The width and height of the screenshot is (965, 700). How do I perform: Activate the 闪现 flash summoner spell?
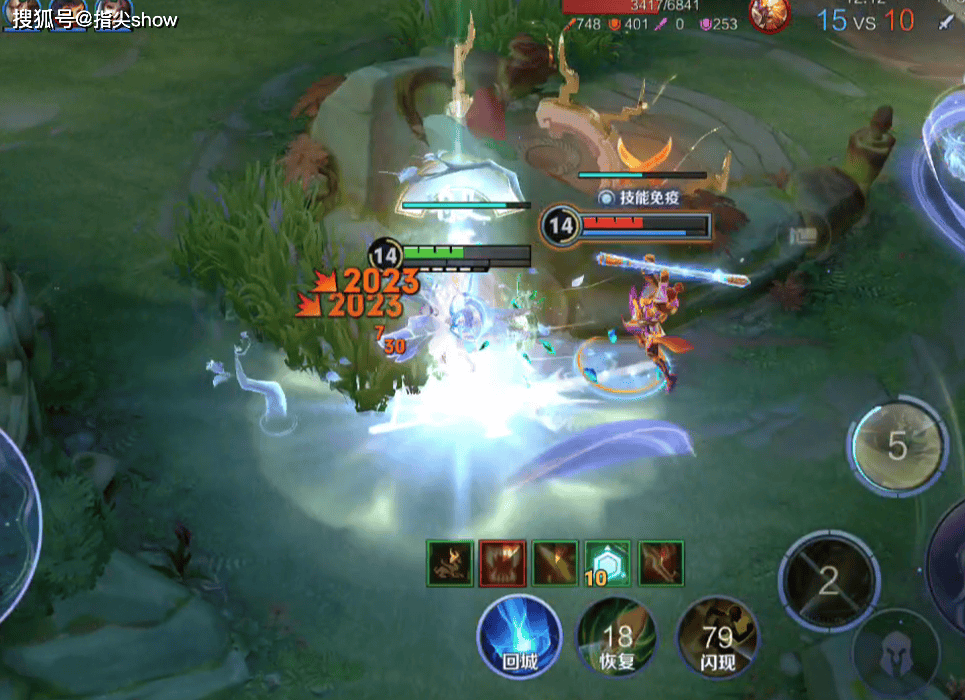pyautogui.click(x=716, y=636)
